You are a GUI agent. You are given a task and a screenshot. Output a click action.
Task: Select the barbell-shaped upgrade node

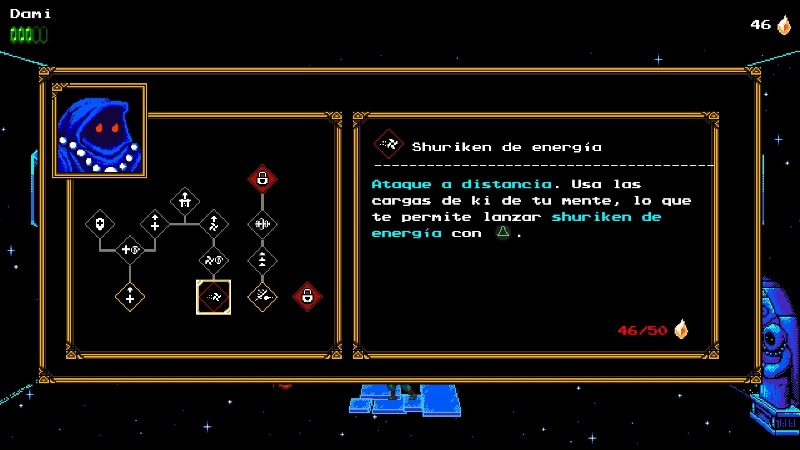(262, 223)
